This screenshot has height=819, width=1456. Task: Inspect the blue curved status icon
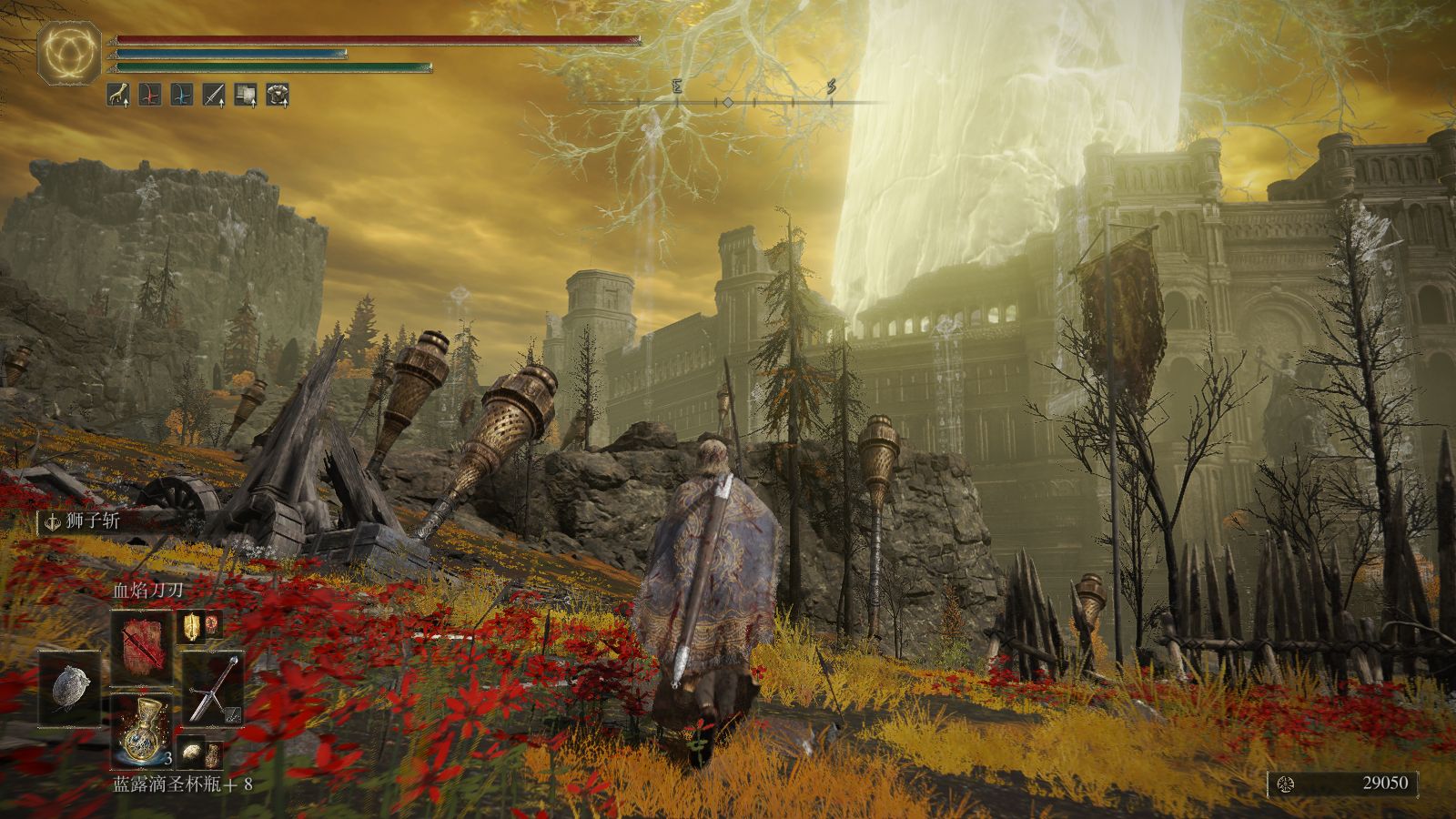pyautogui.click(x=182, y=94)
